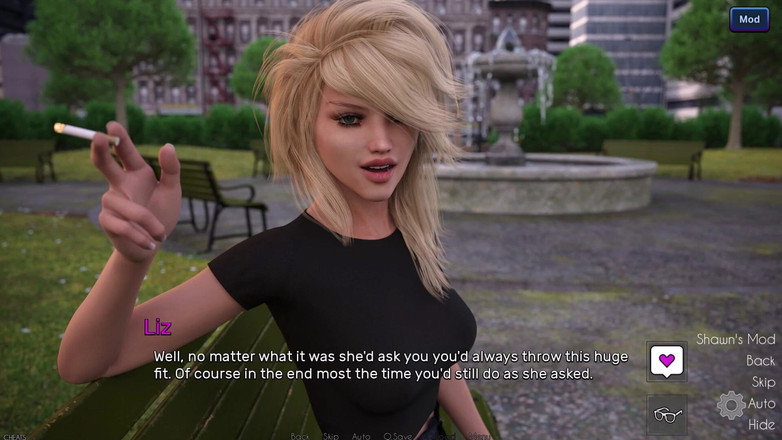Choose the large Skip quick-menu entry
The image size is (782, 440).
(763, 382)
